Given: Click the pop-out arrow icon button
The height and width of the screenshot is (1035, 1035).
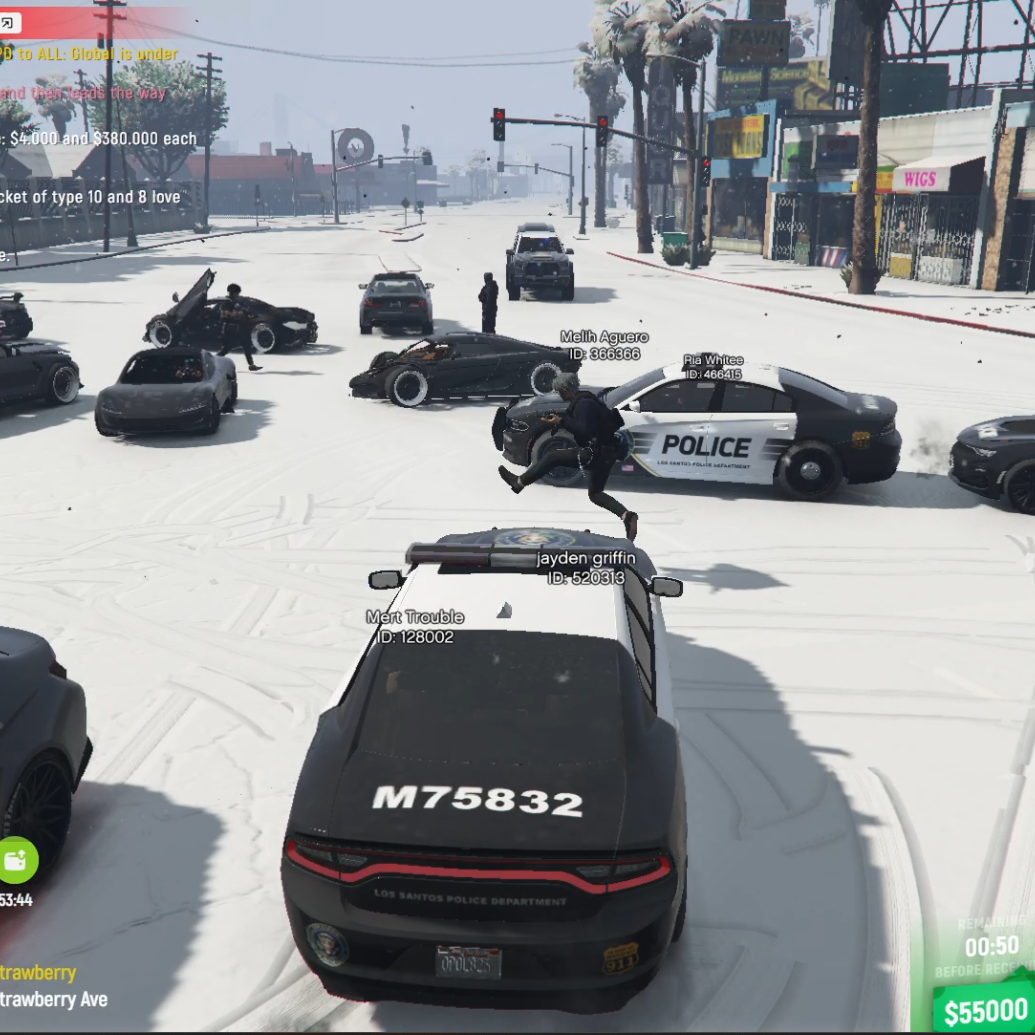Looking at the screenshot, I should point(10,24).
